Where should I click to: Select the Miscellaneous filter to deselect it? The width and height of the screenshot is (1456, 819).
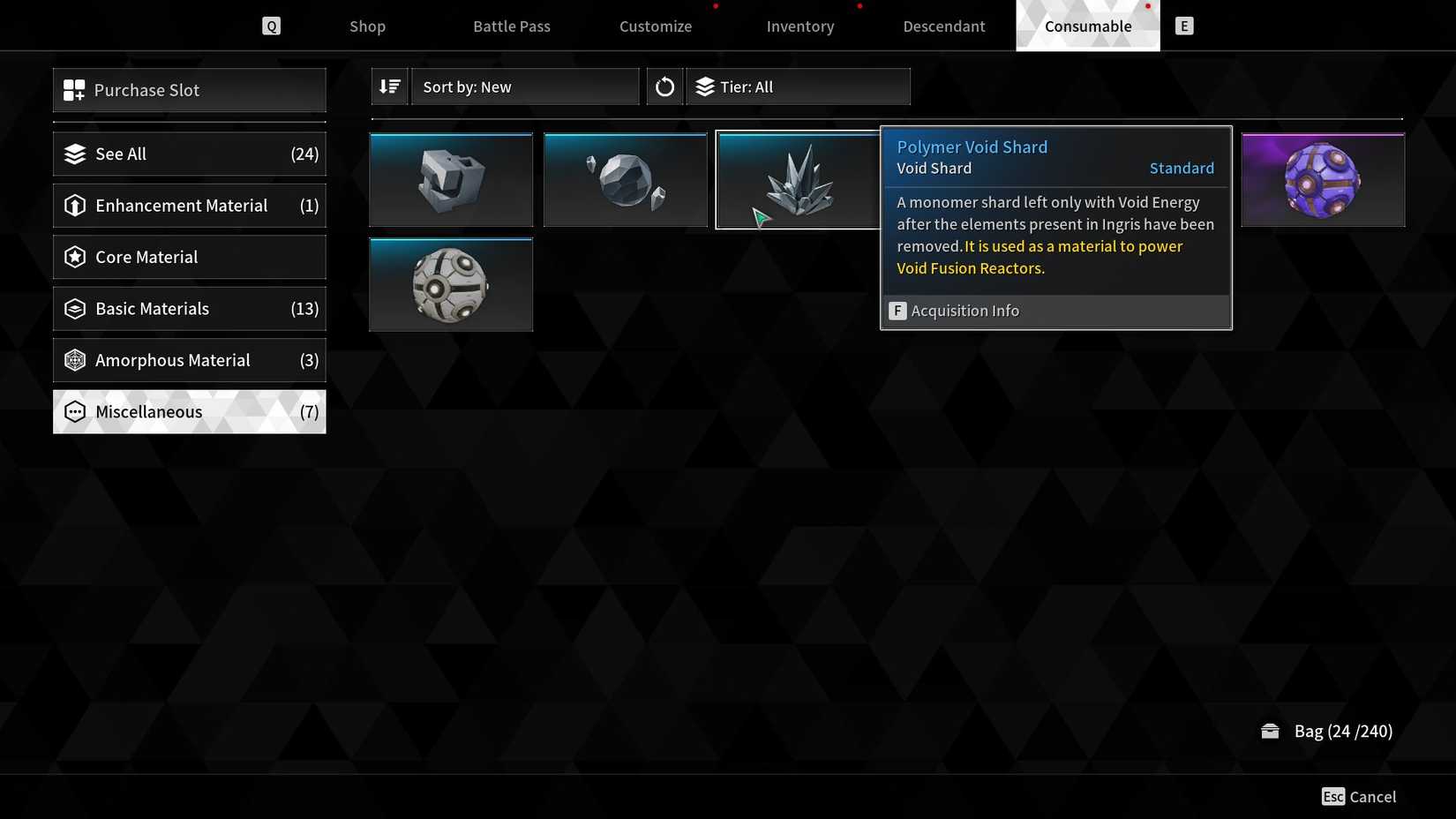tap(189, 411)
